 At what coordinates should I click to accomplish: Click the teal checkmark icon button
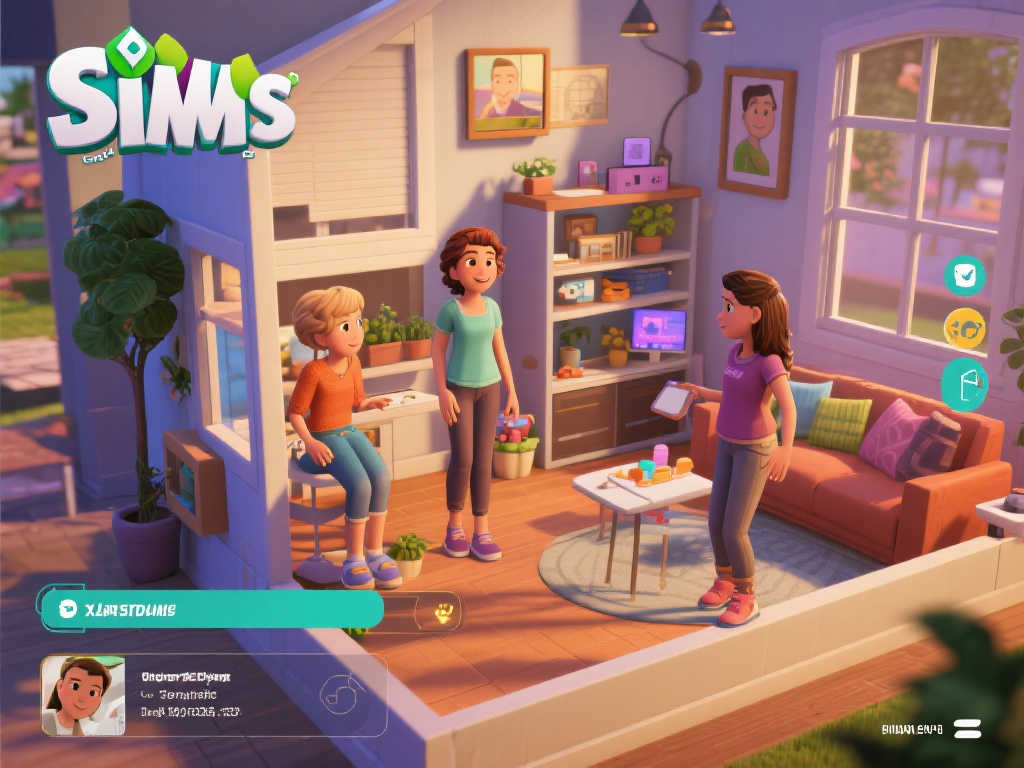[965, 276]
